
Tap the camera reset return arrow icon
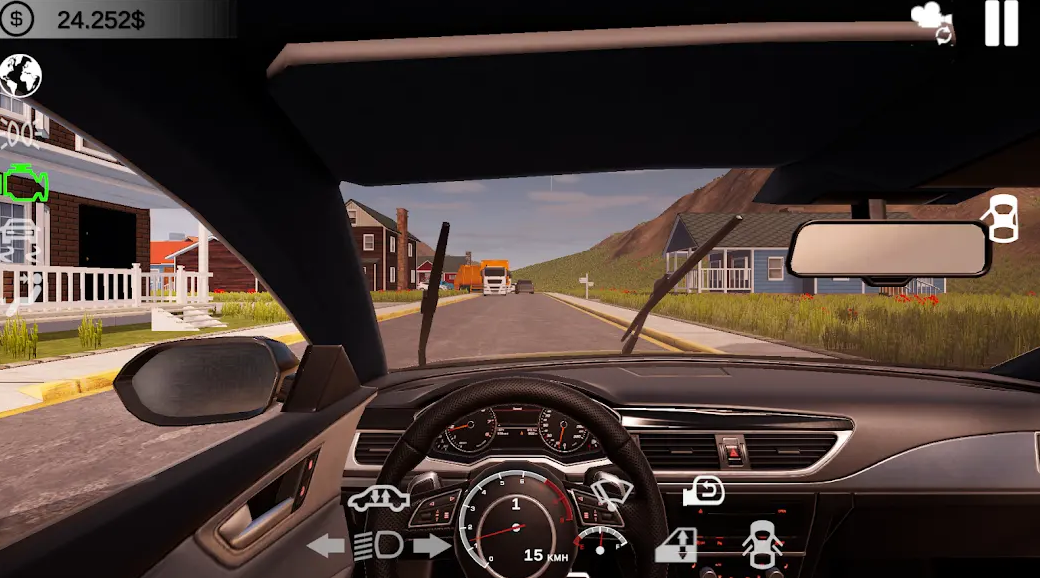pyautogui.click(x=704, y=491)
